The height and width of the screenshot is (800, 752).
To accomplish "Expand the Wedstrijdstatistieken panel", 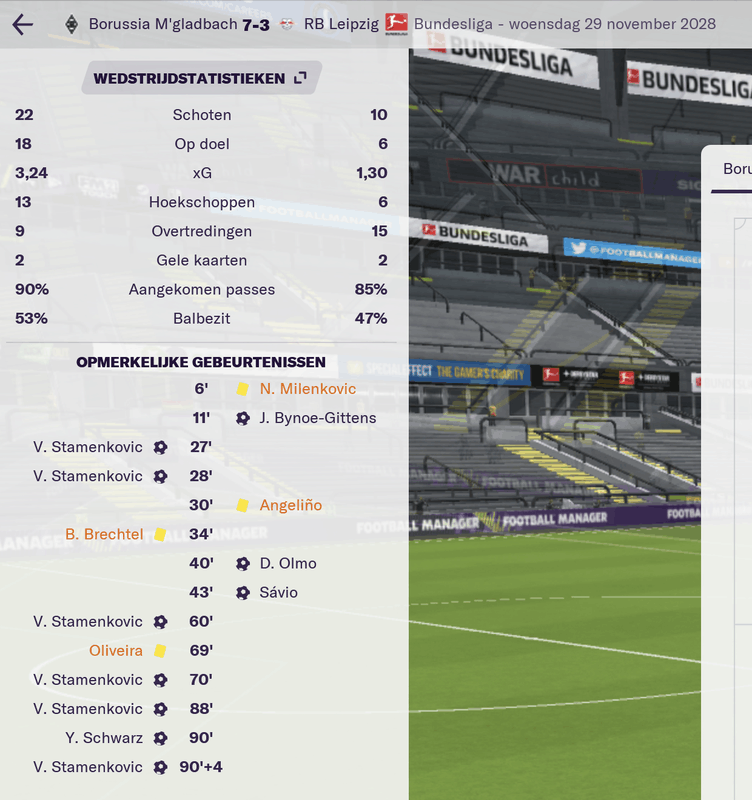I will coord(300,78).
